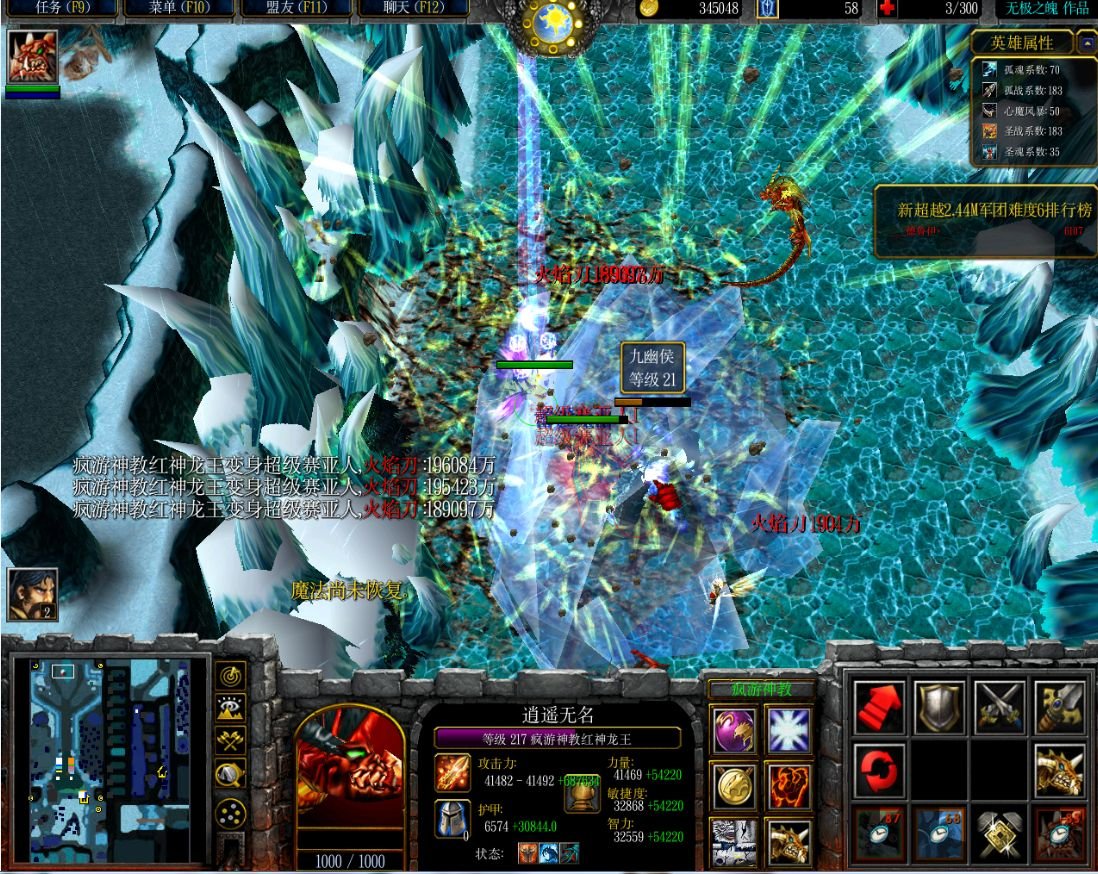The image size is (1098, 874).
Task: Toggle the formation movement button
Action: pyautogui.click(x=231, y=811)
